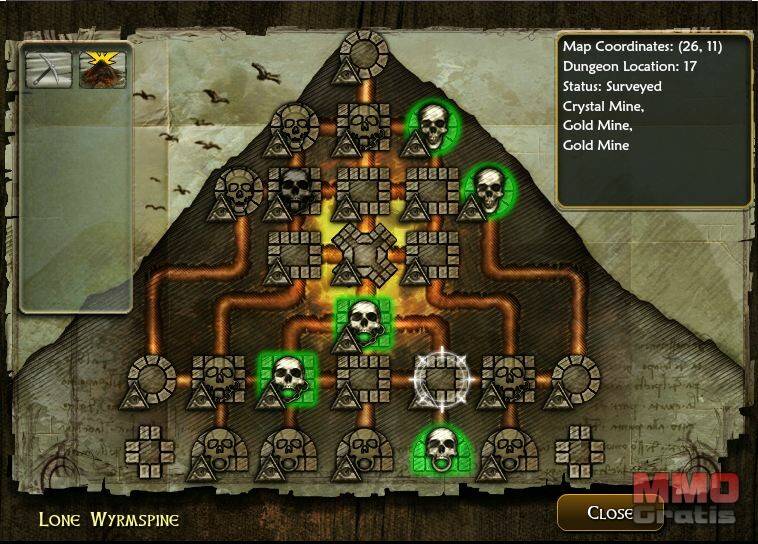Image resolution: width=758 pixels, height=544 pixels.
Task: Click the node highlighted by the white crosshair
Action: (x=437, y=375)
